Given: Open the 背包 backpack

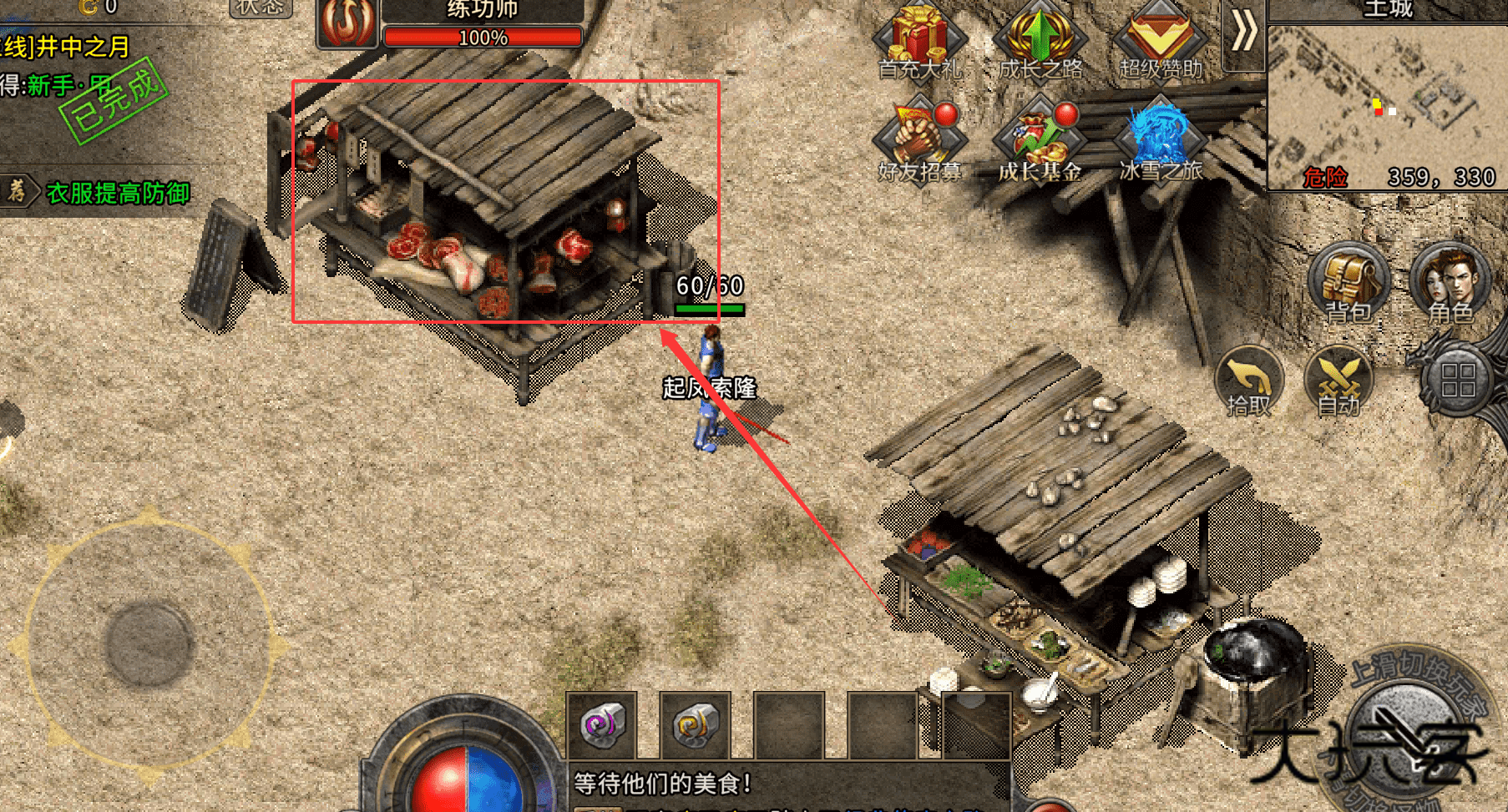Looking at the screenshot, I should [x=1348, y=284].
